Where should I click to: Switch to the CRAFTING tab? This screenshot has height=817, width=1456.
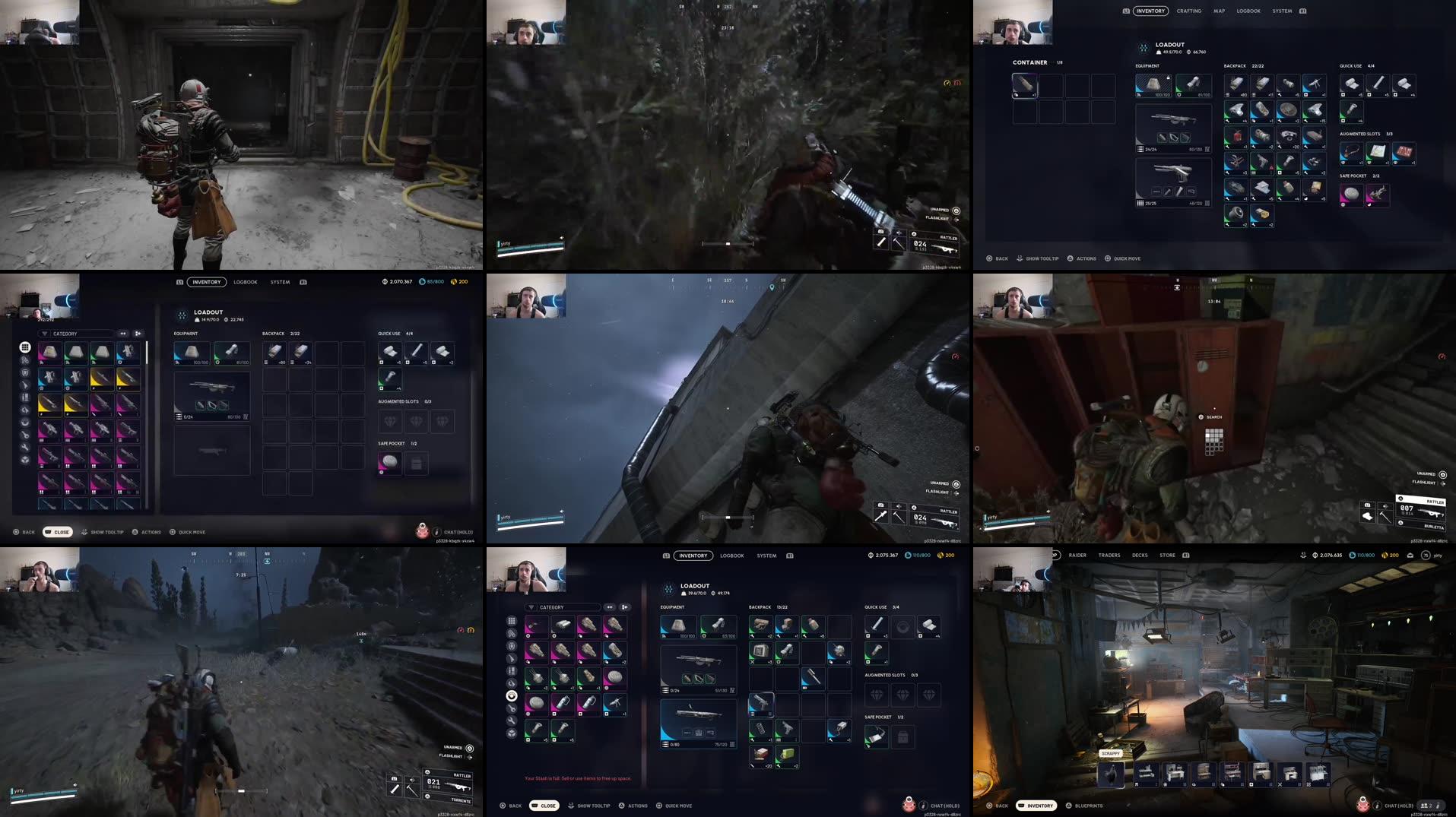[1188, 11]
